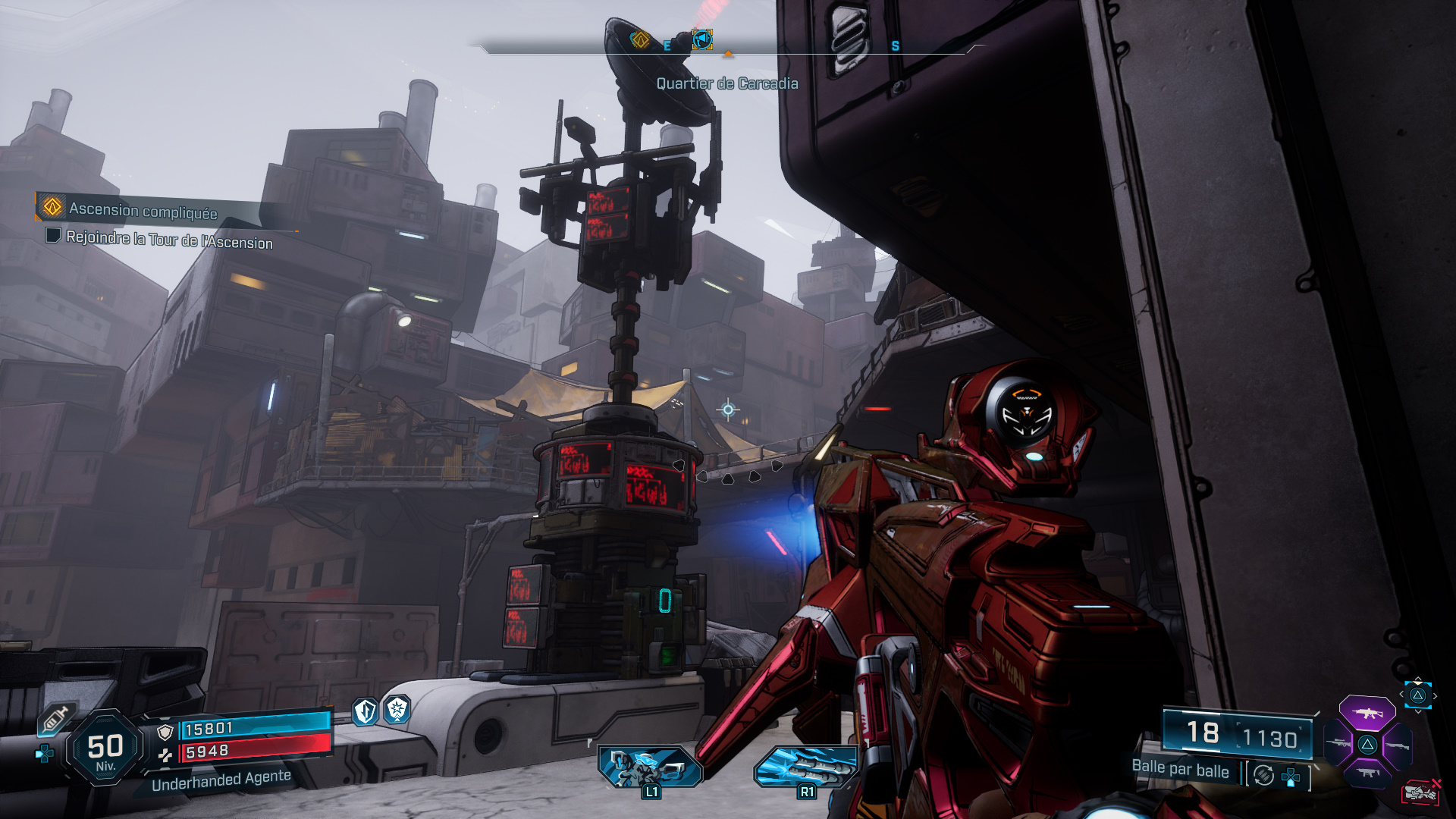1456x819 pixels.
Task: Use the syringe repkit icon
Action: [x=55, y=717]
